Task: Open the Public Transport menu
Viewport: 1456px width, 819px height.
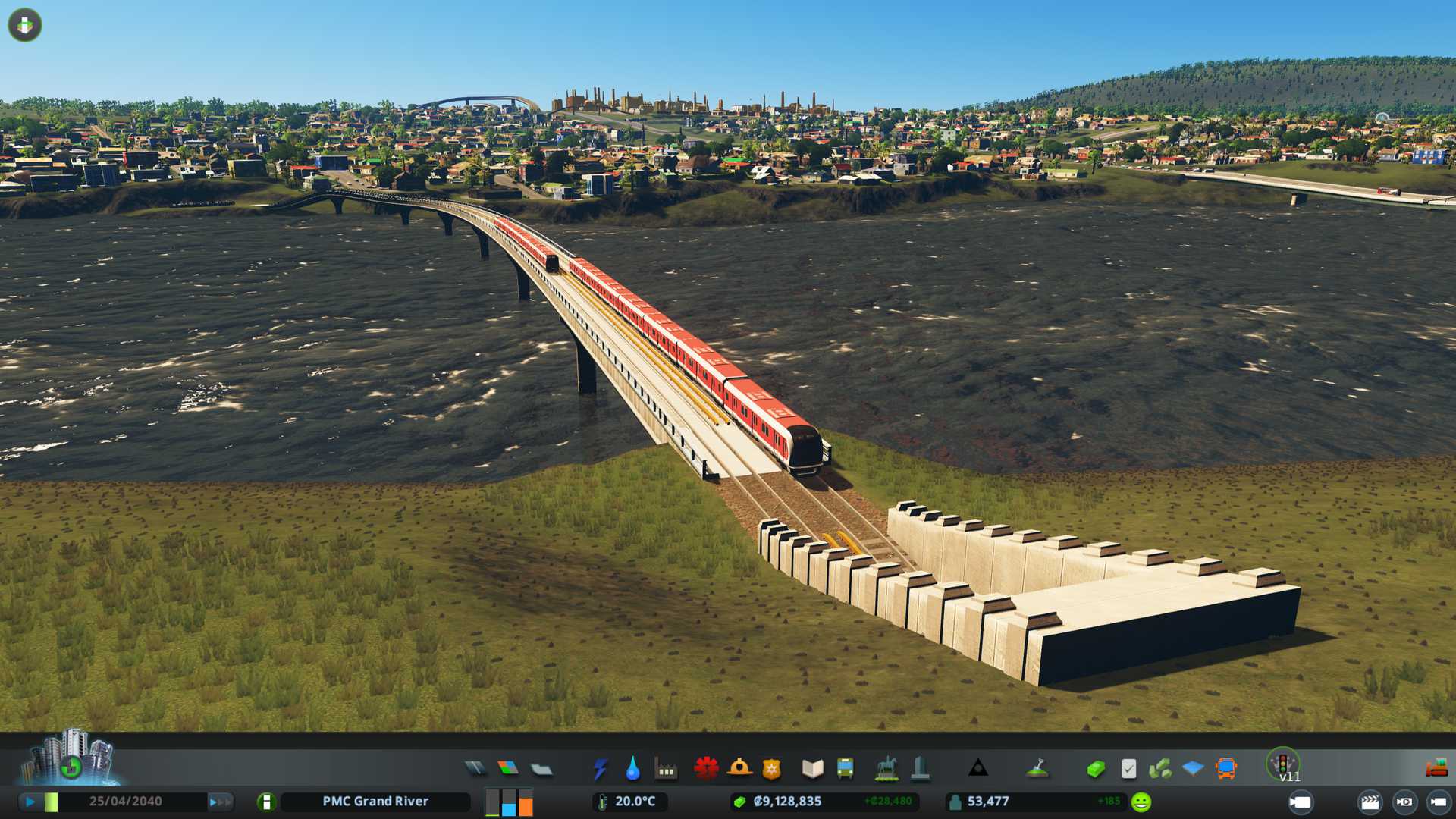Action: [845, 769]
